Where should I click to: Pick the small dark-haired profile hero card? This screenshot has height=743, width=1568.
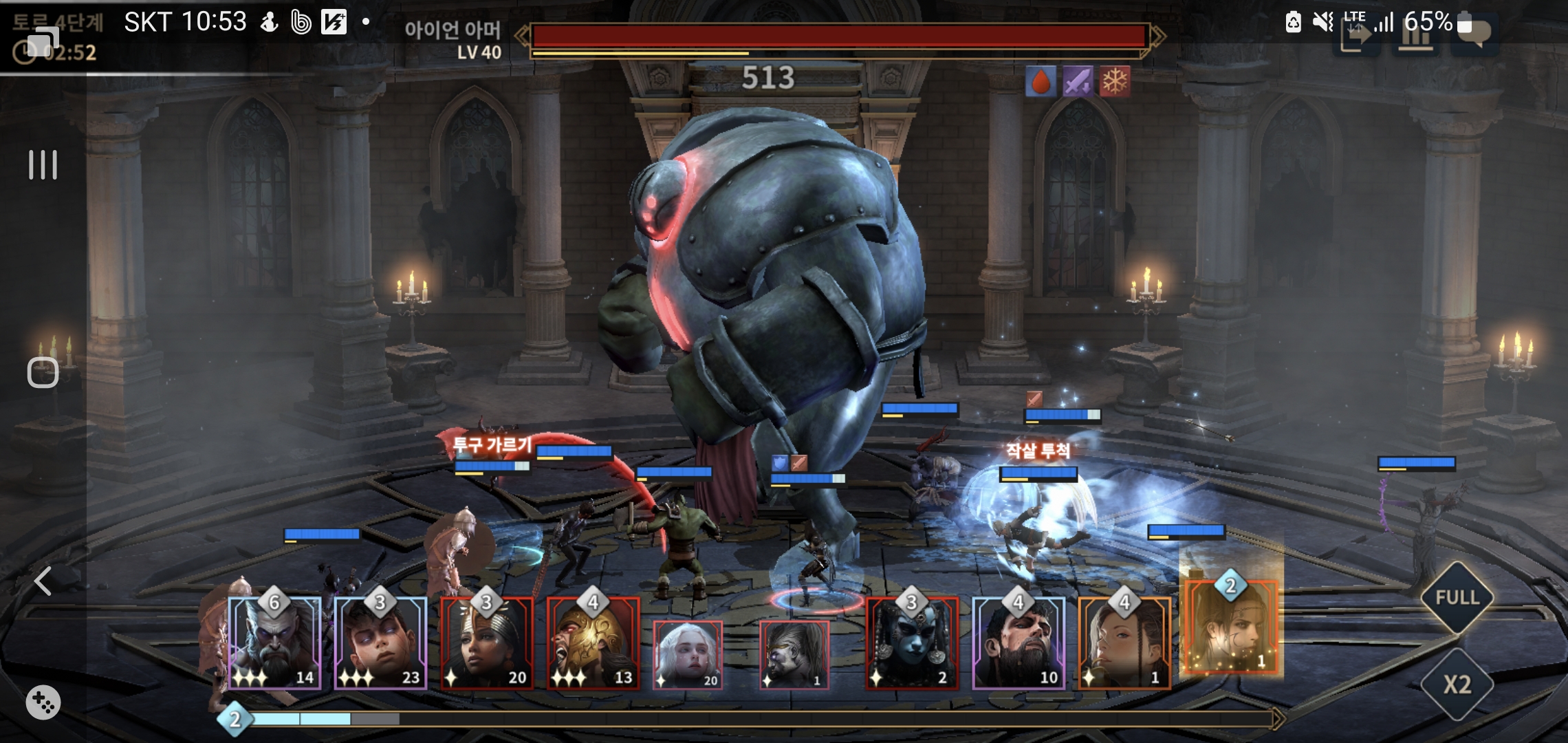click(794, 654)
